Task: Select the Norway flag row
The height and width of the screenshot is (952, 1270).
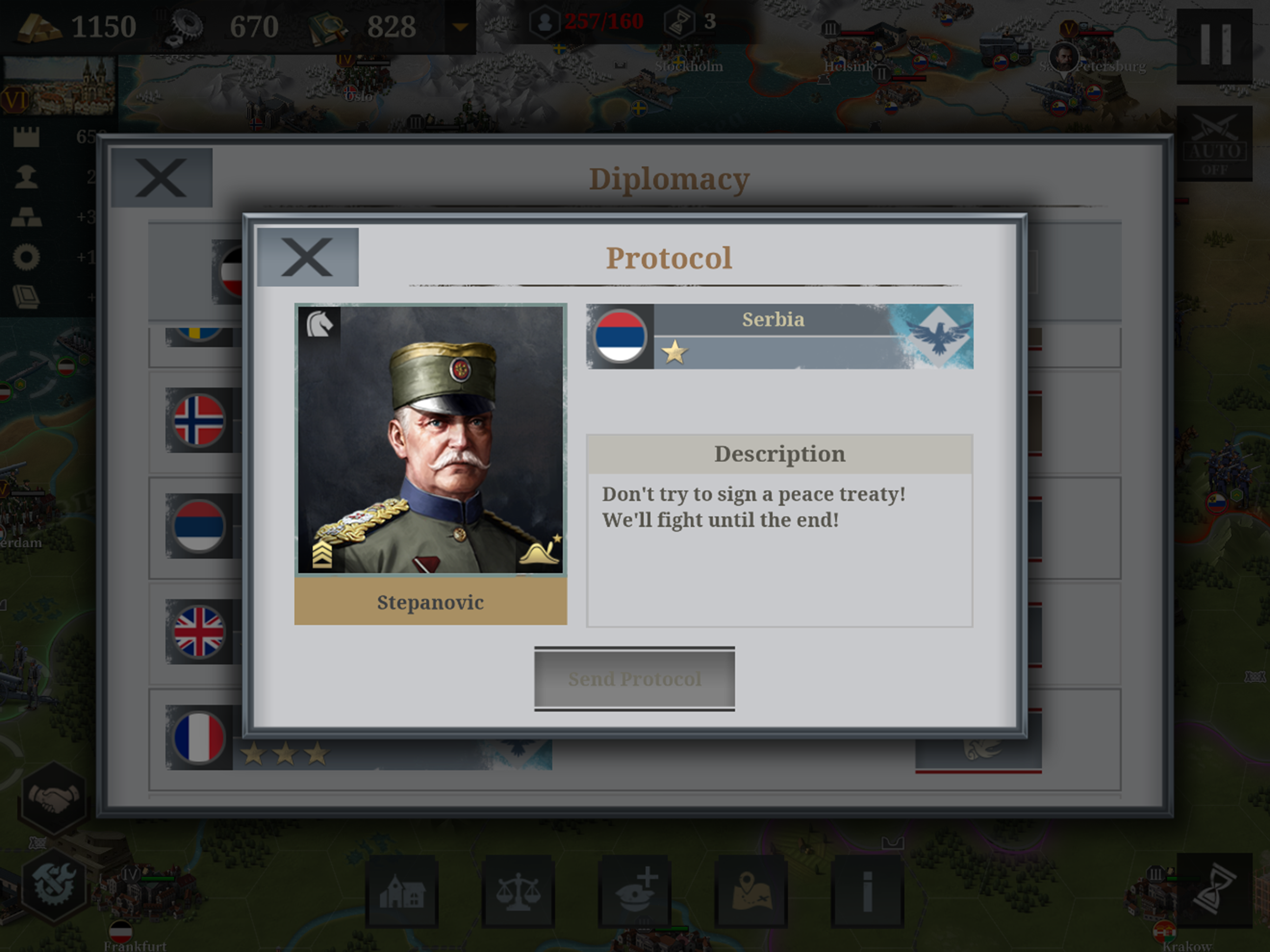Action: click(198, 420)
